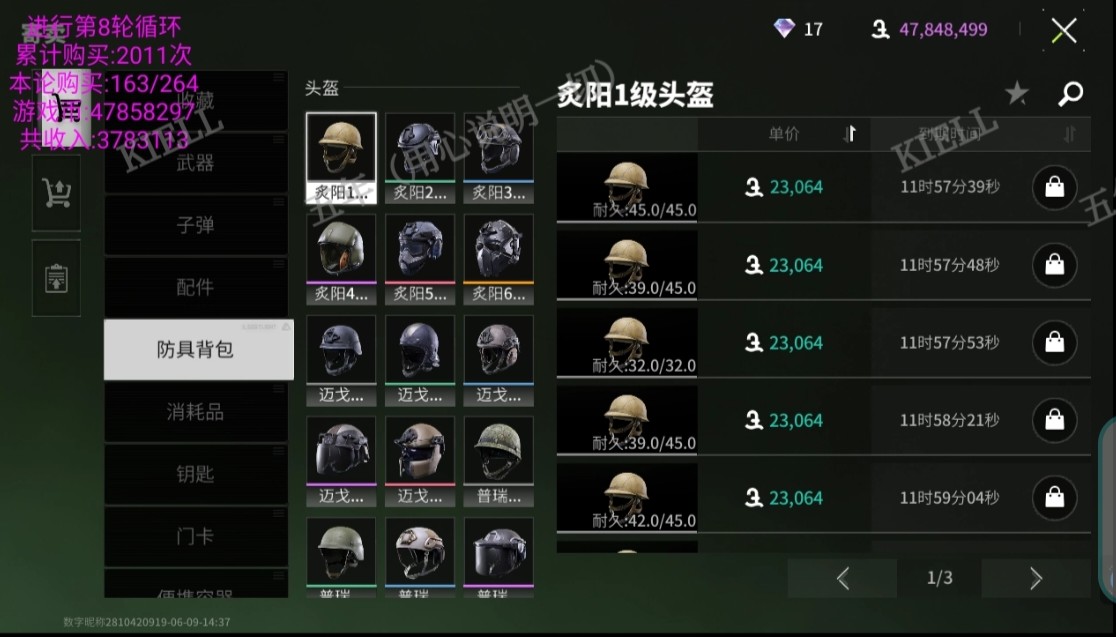Image resolution: width=1116 pixels, height=637 pixels.
Task: Buy the helmet with 42.0/45.0 durability
Action: click(x=1054, y=498)
